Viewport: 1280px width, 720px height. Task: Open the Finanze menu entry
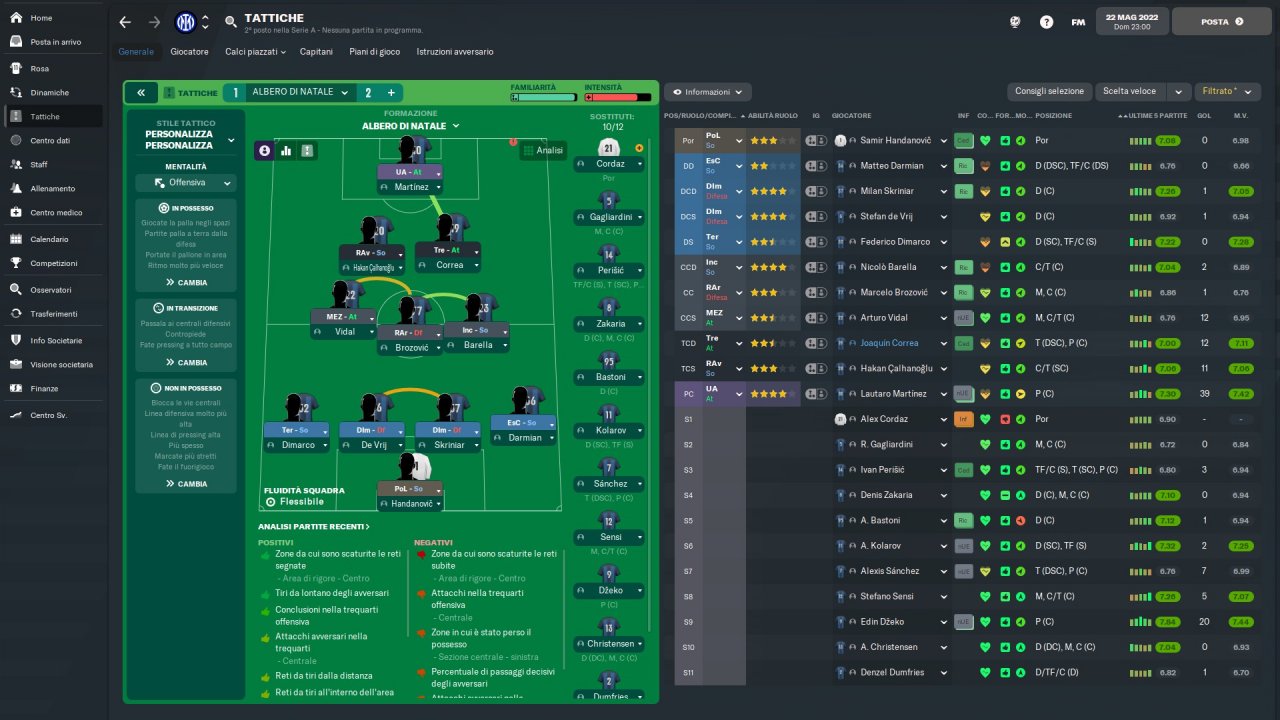point(44,389)
